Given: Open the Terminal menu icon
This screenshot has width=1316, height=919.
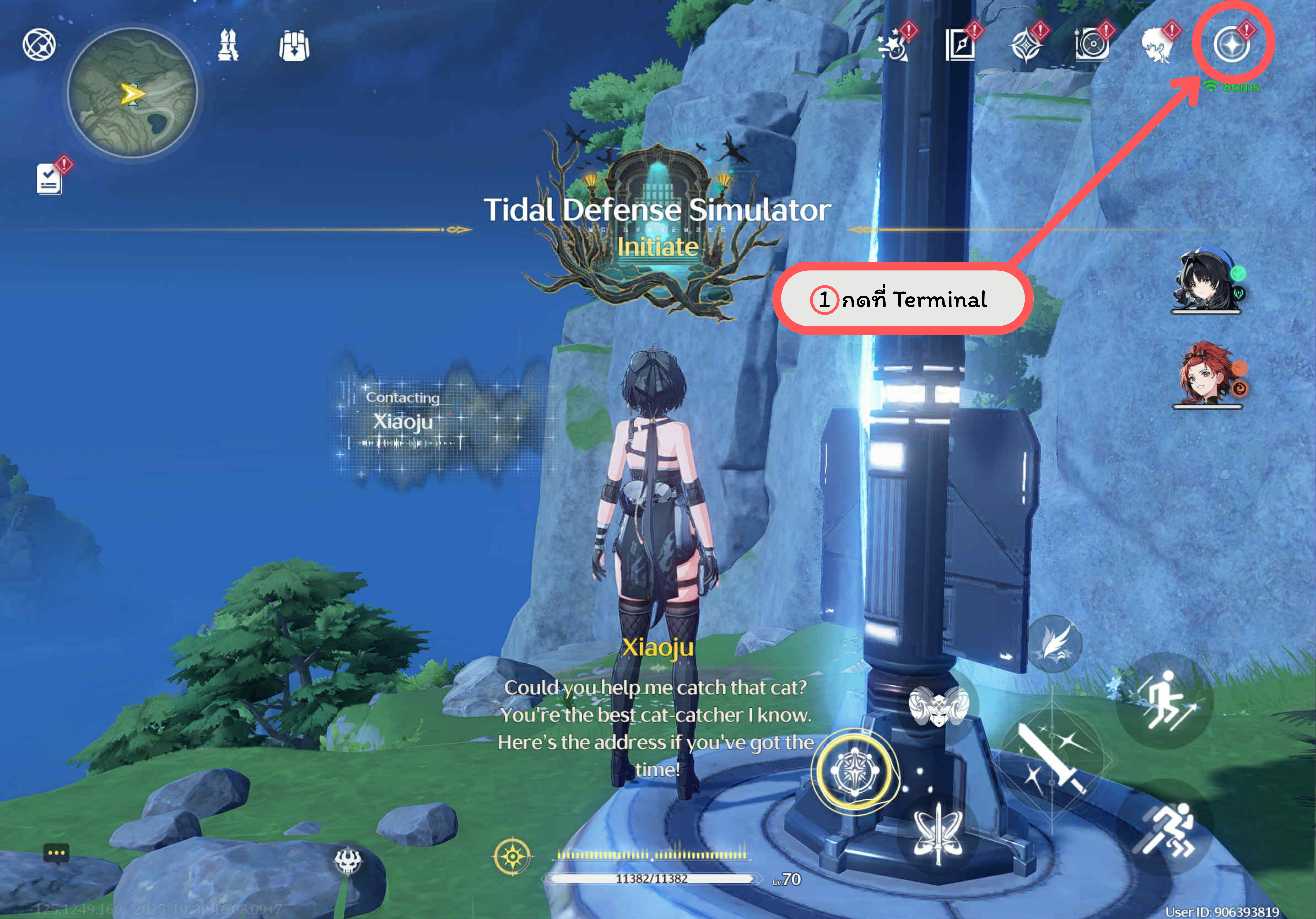Looking at the screenshot, I should [x=1231, y=45].
